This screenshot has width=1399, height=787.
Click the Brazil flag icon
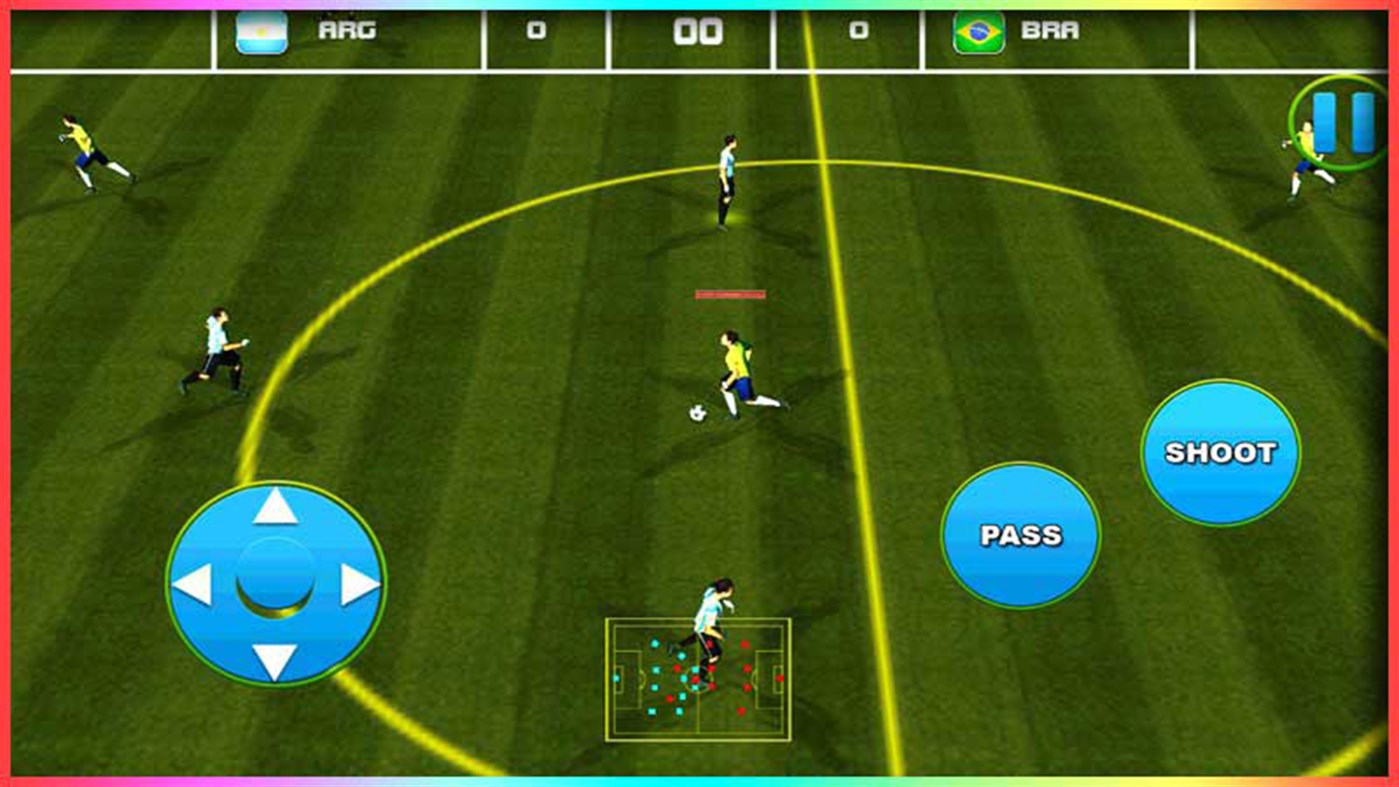click(x=982, y=30)
